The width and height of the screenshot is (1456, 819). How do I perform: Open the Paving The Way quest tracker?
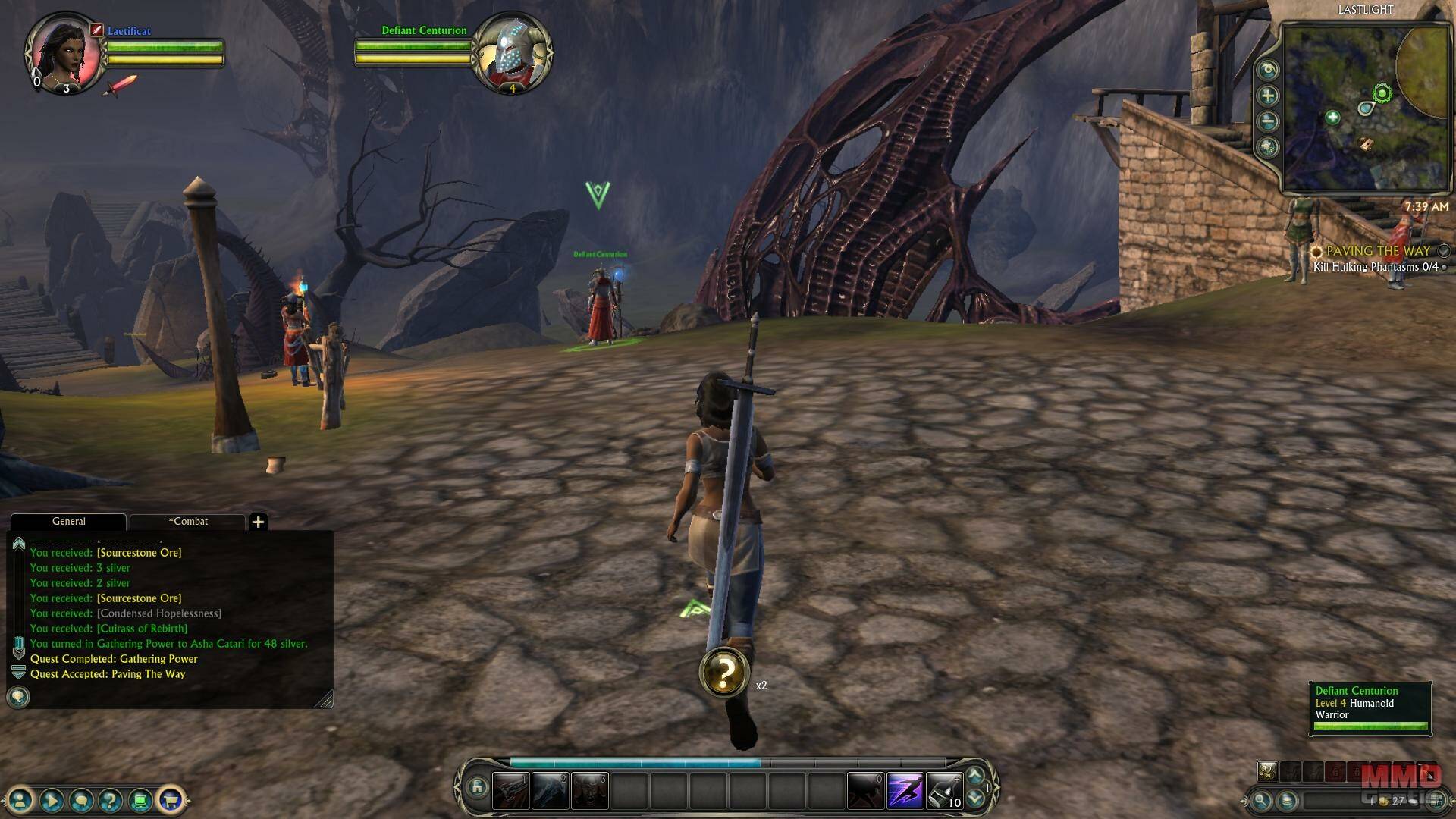point(1377,251)
